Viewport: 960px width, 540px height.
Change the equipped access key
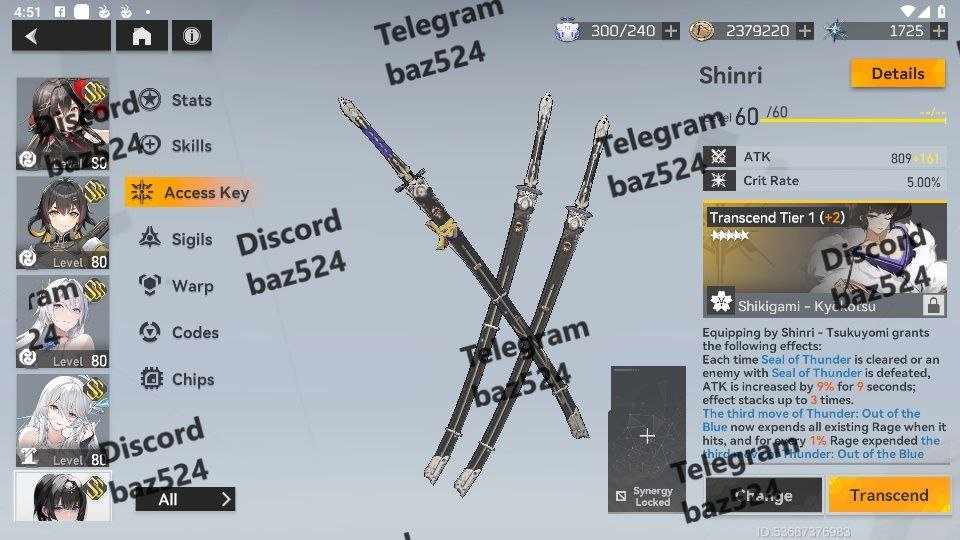click(x=764, y=495)
